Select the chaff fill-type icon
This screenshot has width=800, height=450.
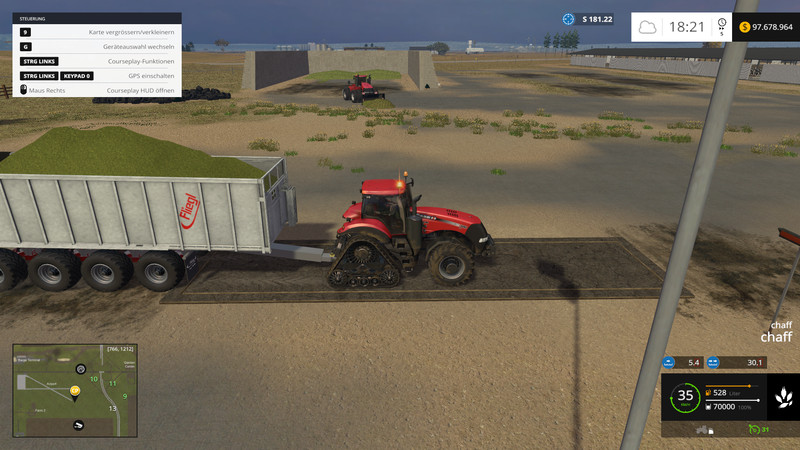click(x=781, y=397)
